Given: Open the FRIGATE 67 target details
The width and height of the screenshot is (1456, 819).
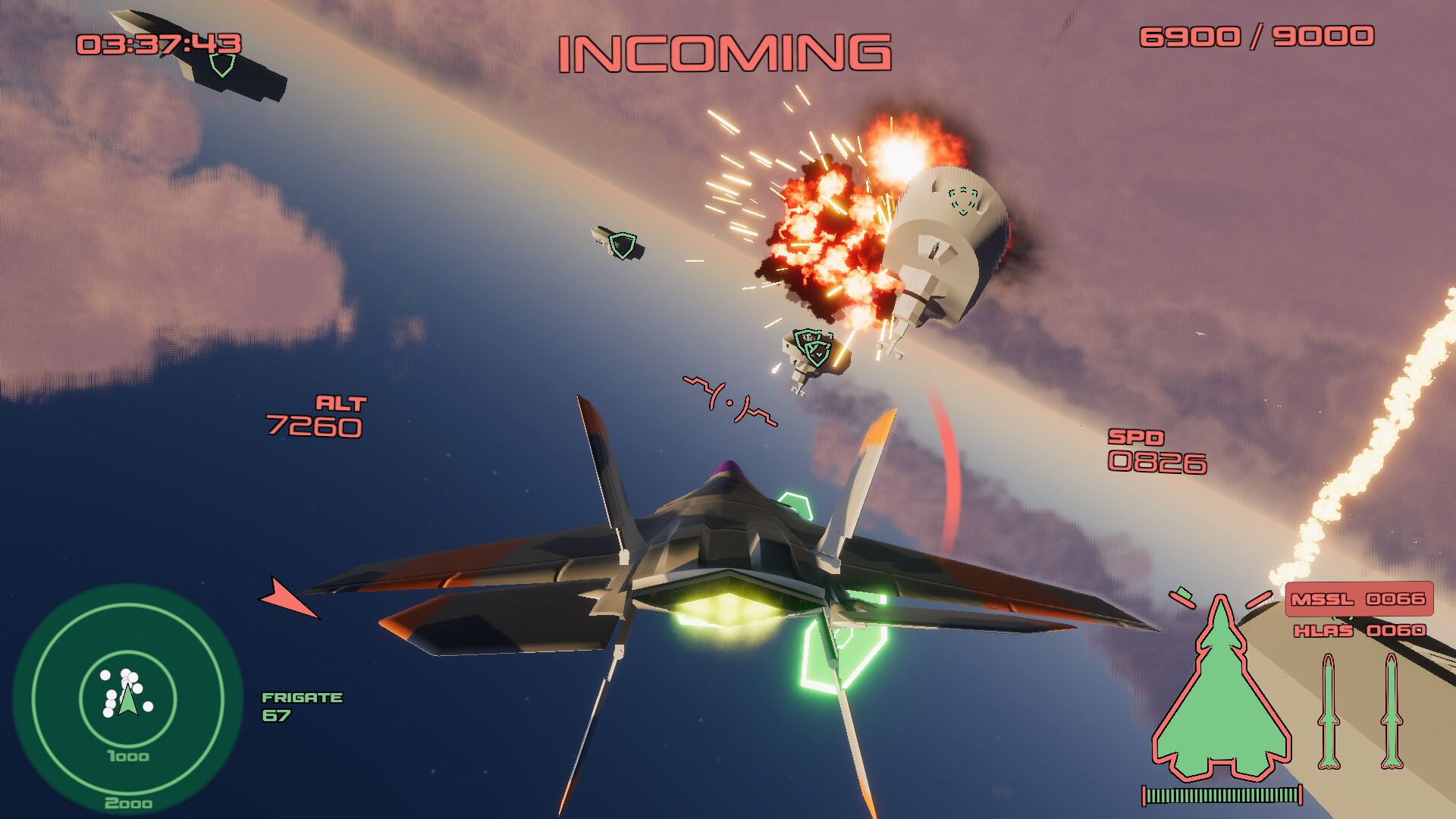Looking at the screenshot, I should pos(303,707).
